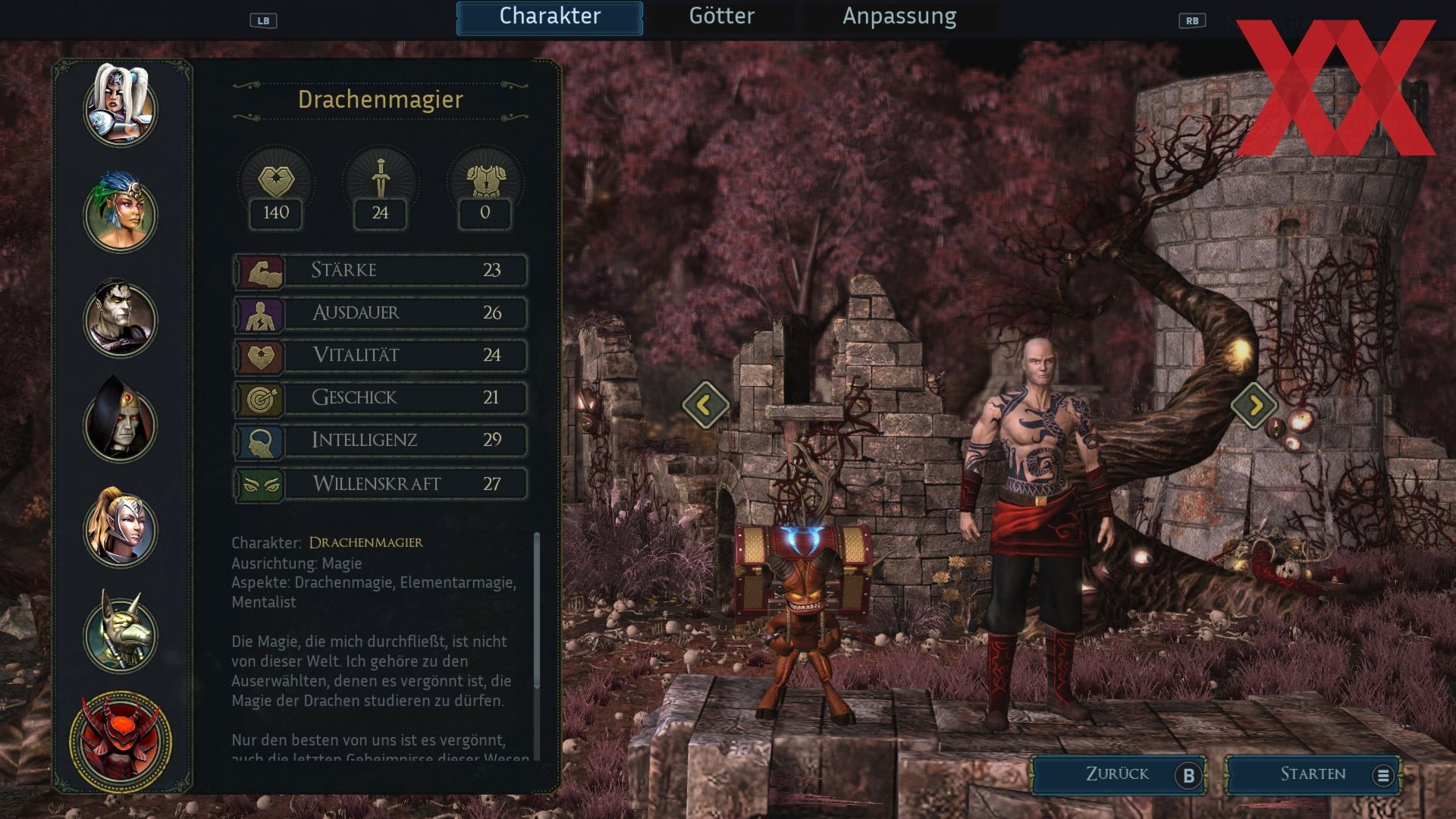Switch to the Götter tab

[x=721, y=17]
